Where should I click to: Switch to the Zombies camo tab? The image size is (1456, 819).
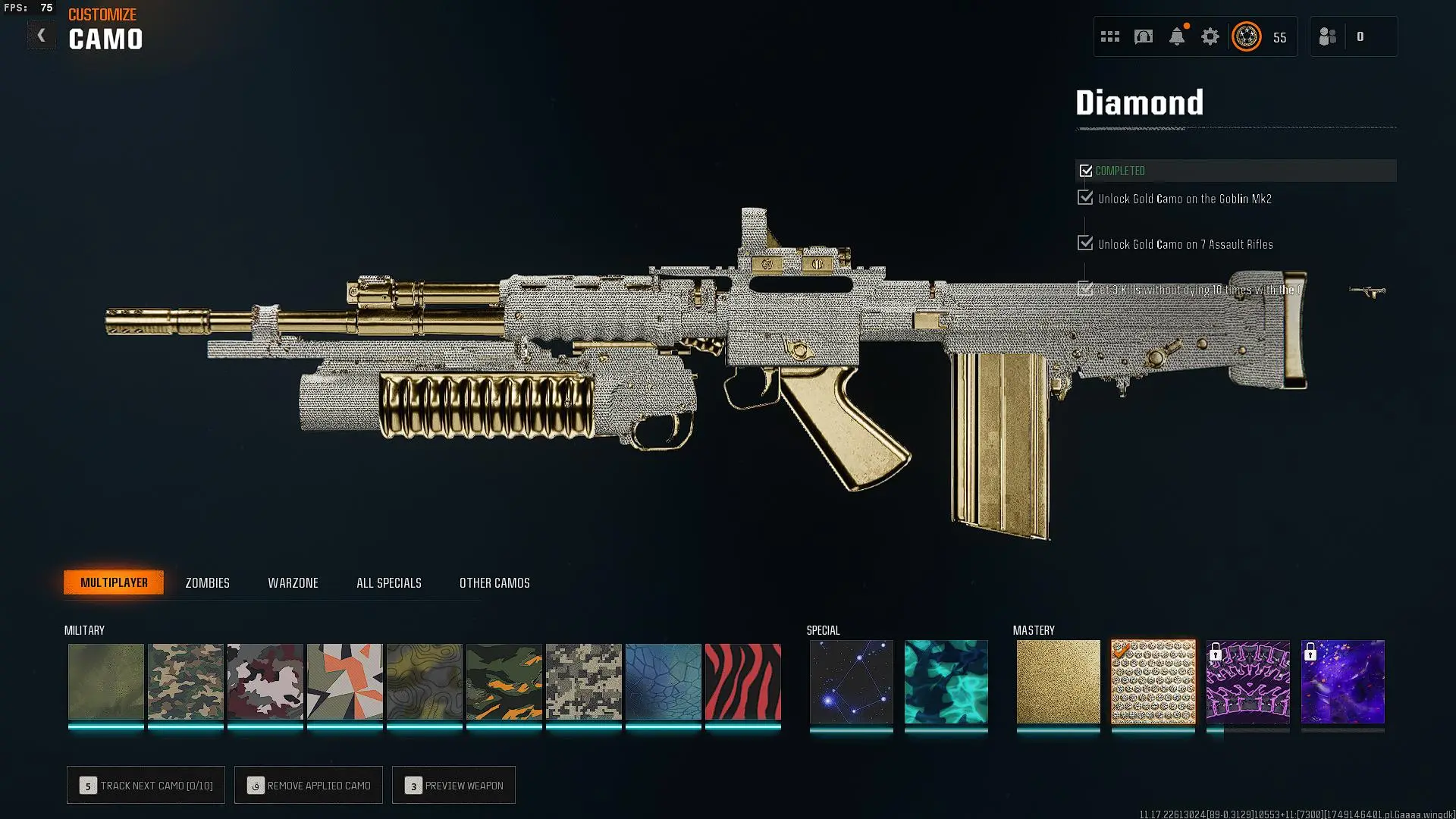207,583
